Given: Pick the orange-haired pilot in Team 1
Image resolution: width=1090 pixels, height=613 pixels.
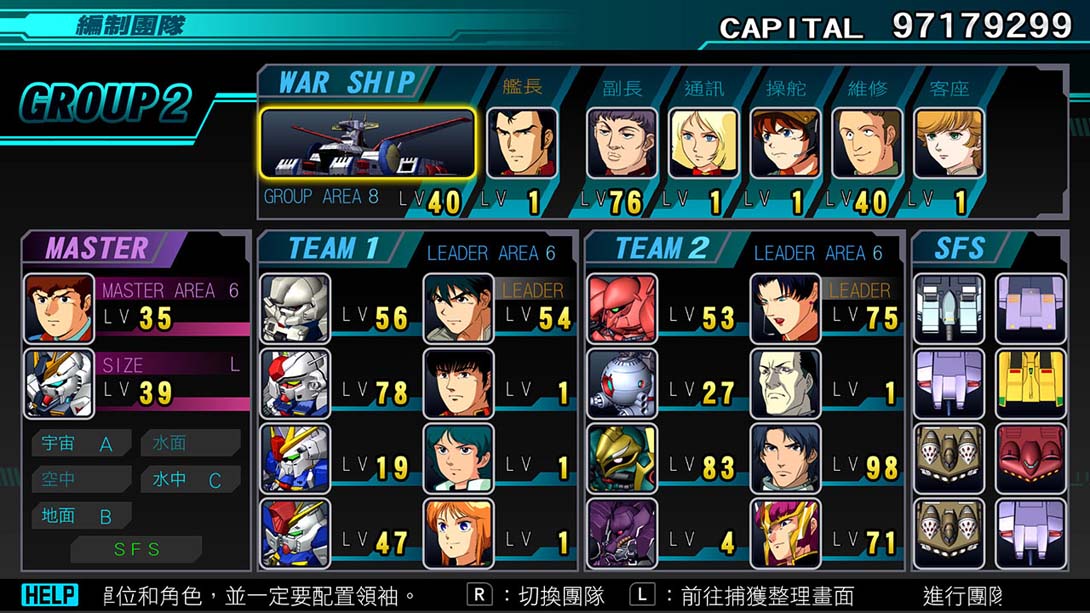Looking at the screenshot, I should tap(458, 534).
